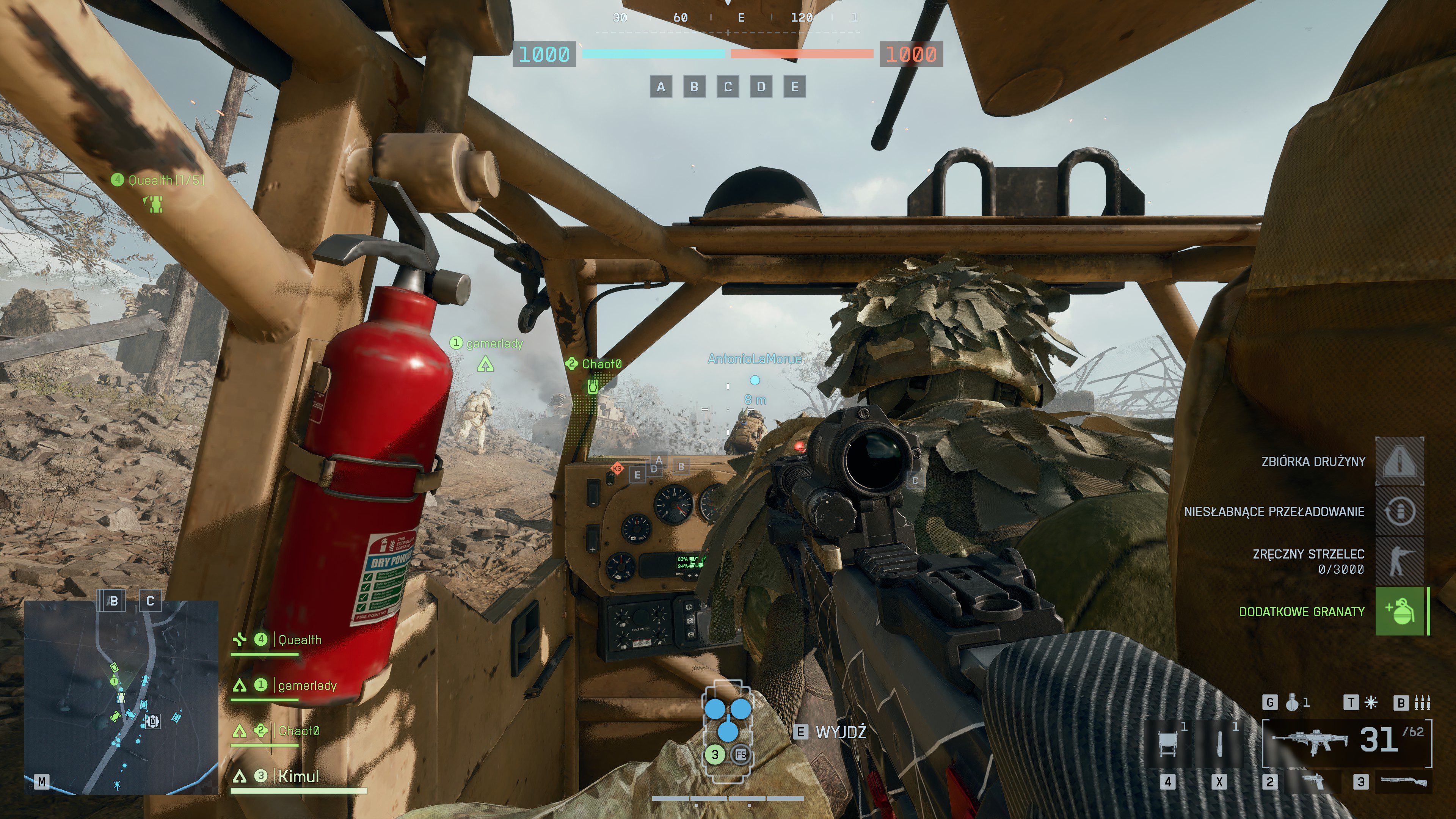Toggle the F5 vehicle seat selector
The image size is (1456, 819).
[741, 755]
